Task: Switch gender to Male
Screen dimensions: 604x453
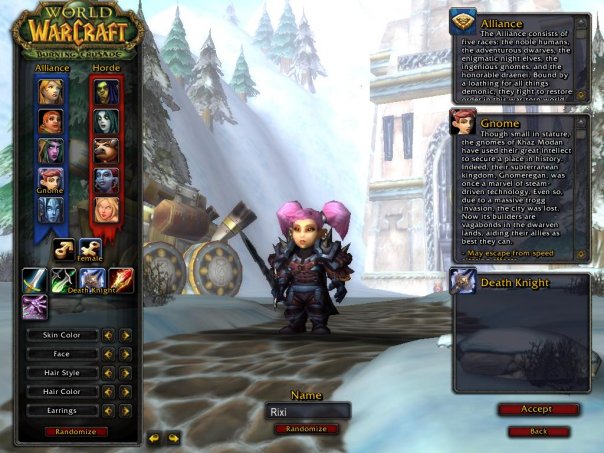Action: click(65, 248)
